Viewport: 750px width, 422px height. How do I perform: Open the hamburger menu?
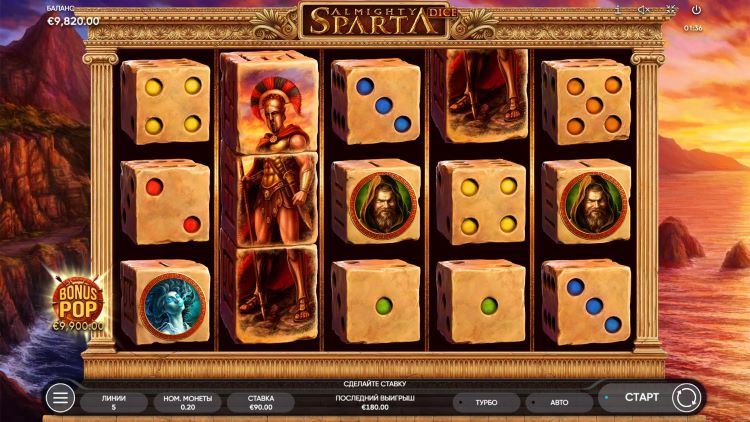(x=61, y=398)
